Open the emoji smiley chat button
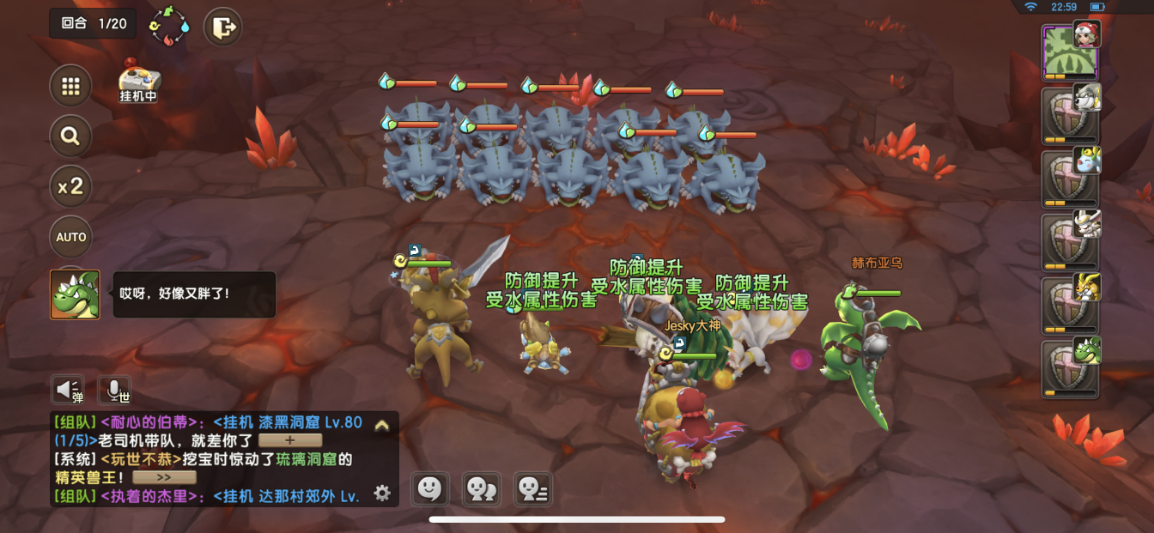This screenshot has width=1154, height=533. tap(429, 488)
